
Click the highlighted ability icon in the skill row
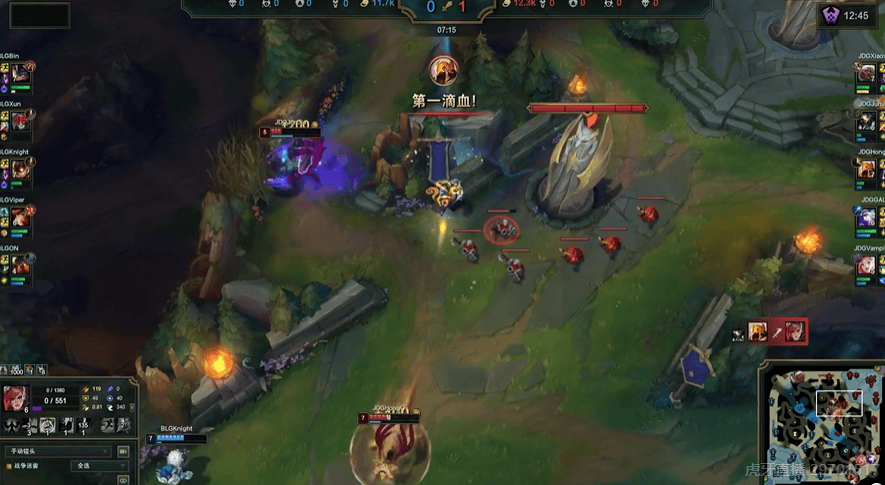(x=47, y=424)
